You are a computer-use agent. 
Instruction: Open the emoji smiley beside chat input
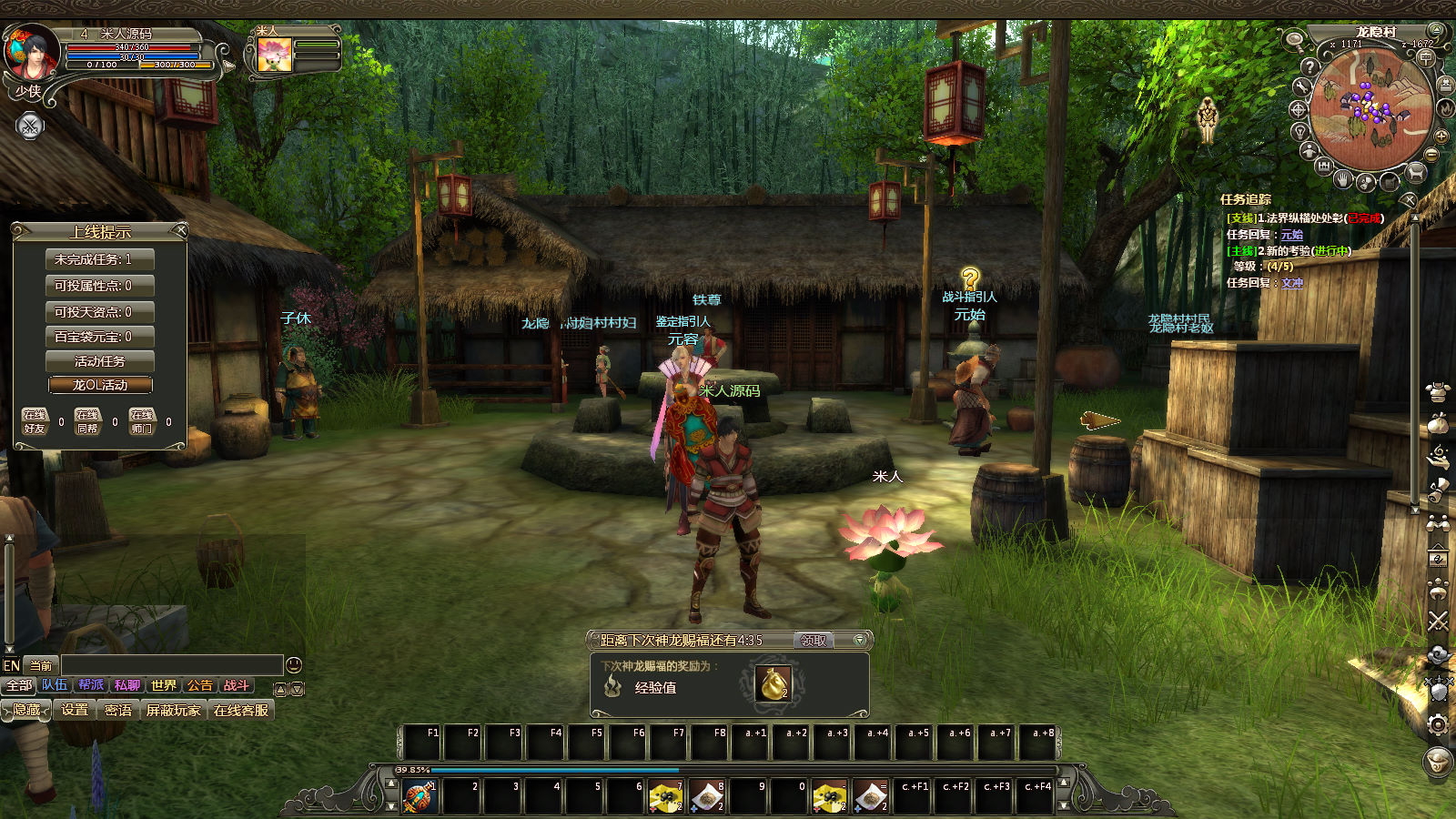pos(294,665)
